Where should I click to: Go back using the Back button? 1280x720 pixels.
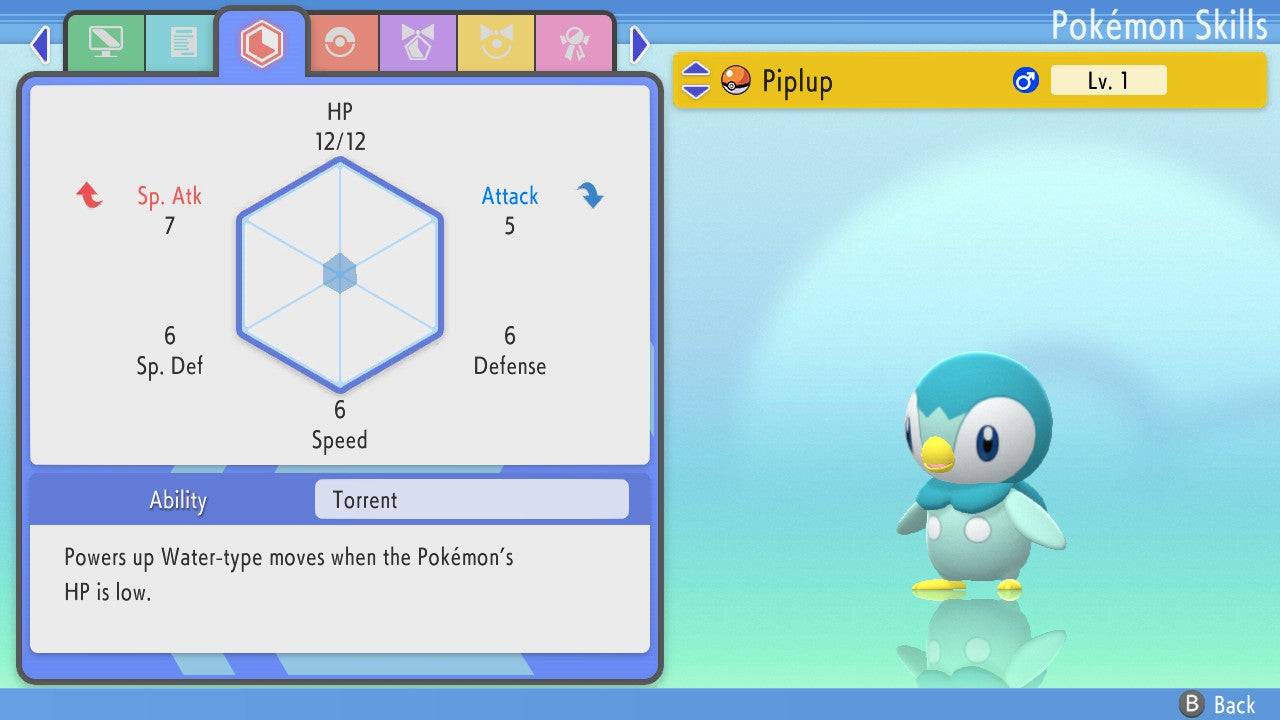click(1218, 705)
